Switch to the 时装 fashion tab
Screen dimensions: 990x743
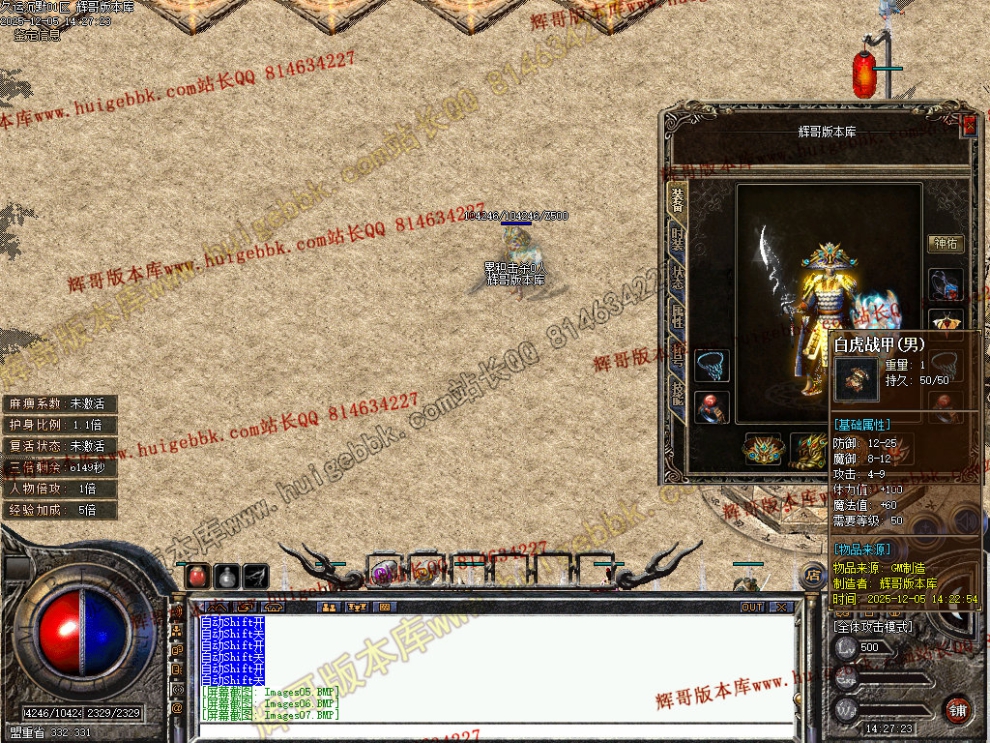677,240
